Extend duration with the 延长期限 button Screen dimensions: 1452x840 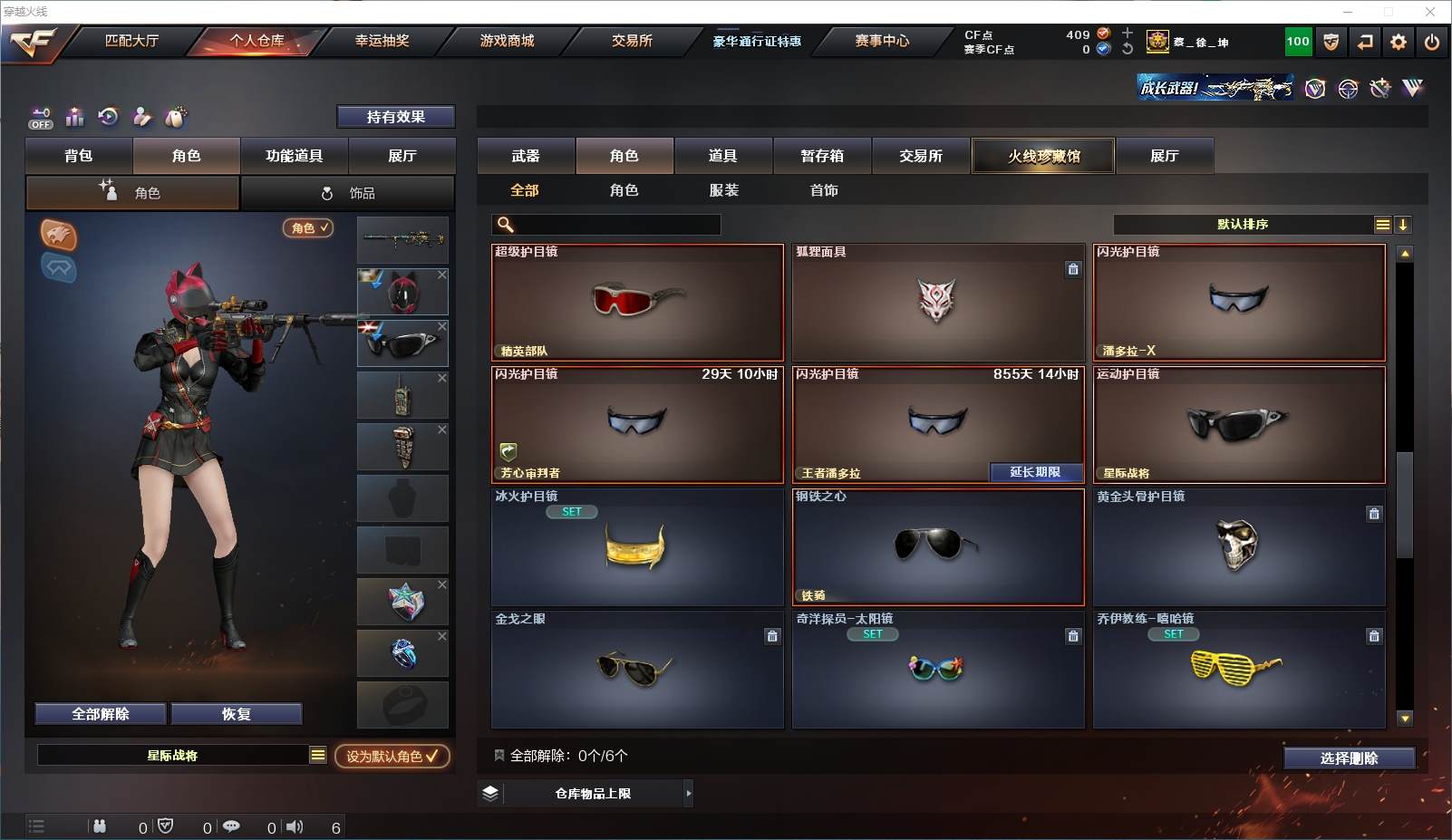tap(1035, 472)
